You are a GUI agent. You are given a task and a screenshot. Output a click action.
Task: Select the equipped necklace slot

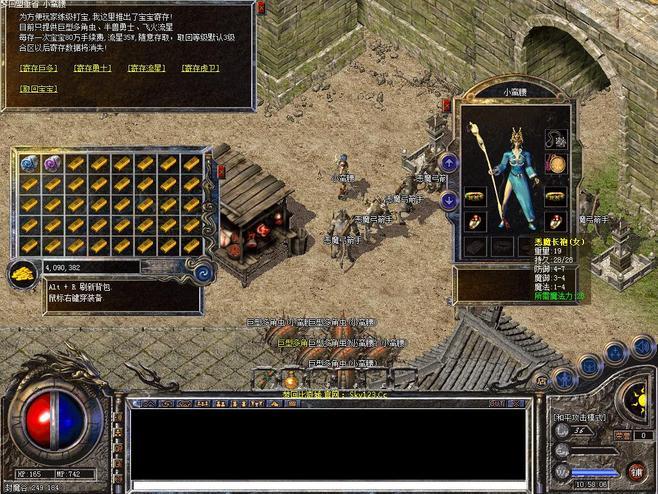point(556,136)
